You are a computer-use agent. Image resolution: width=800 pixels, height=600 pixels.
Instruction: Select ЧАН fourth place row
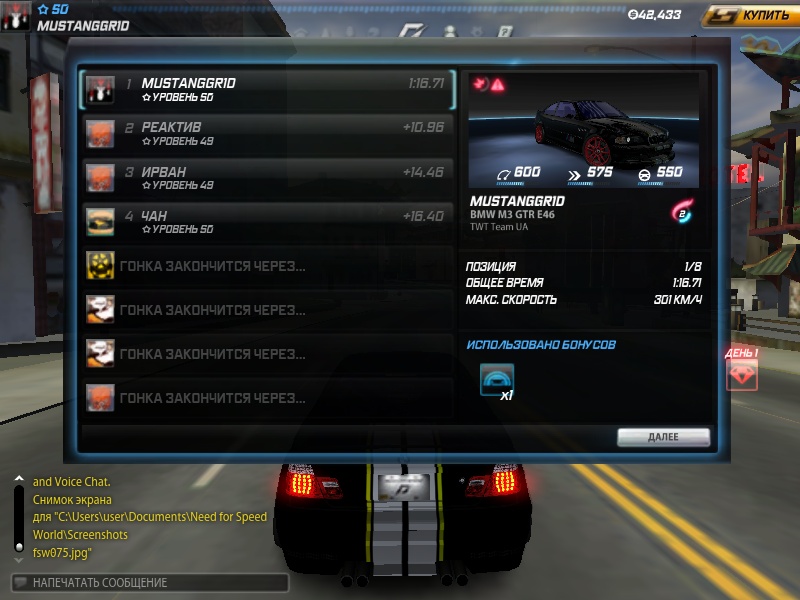point(267,222)
